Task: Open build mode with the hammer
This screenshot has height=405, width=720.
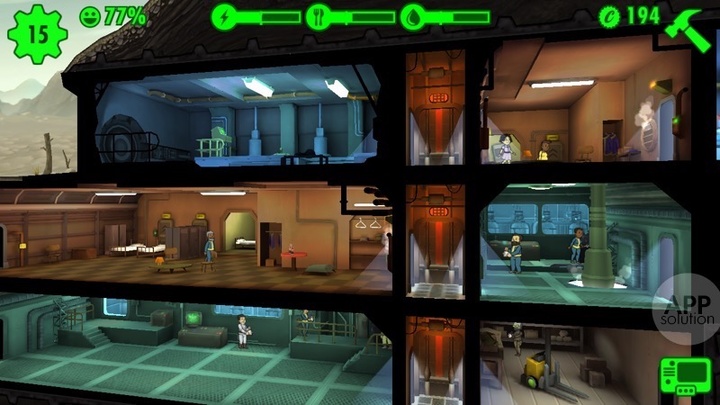Action: click(687, 28)
